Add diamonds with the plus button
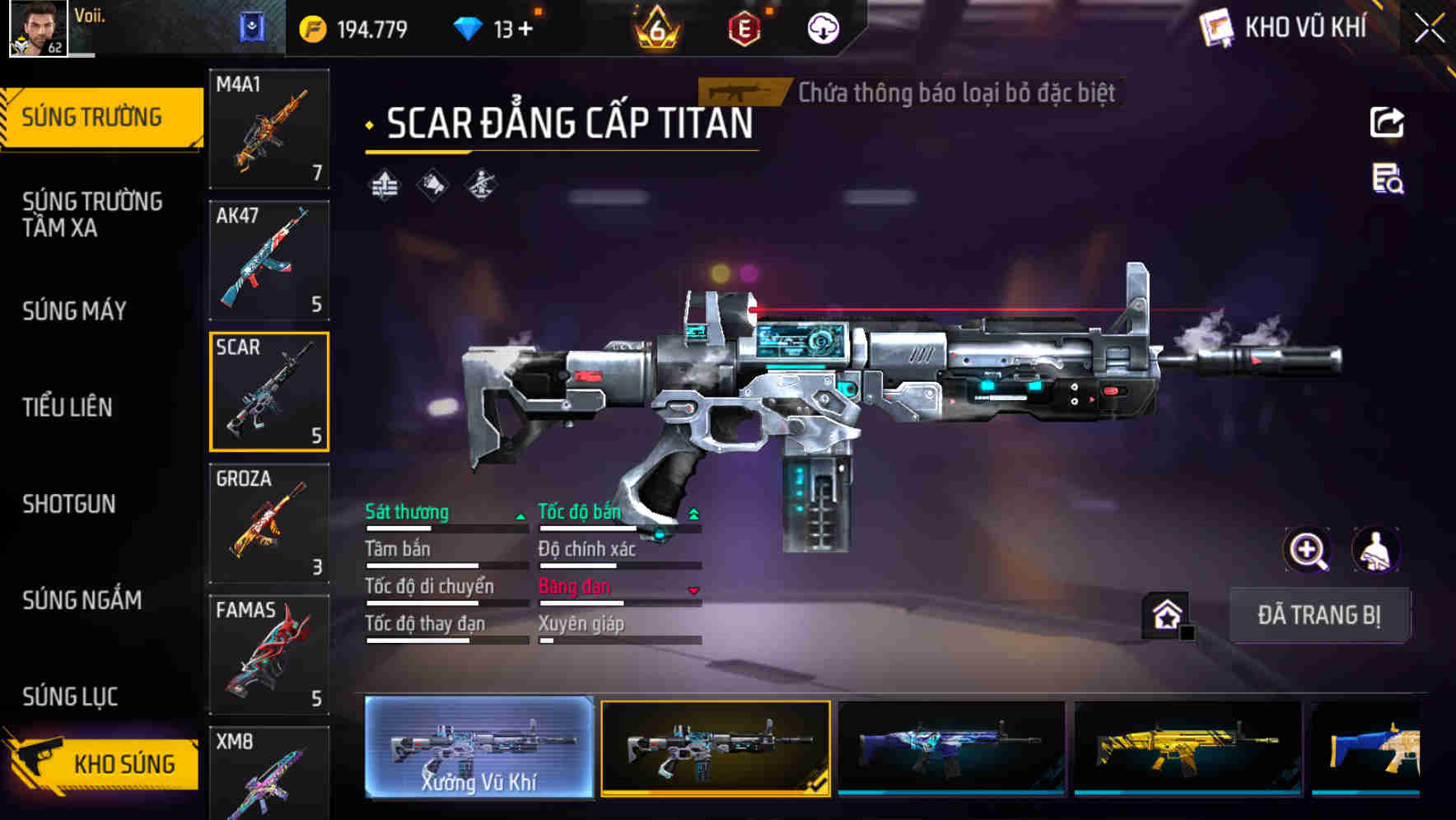This screenshot has height=820, width=1456. [x=525, y=30]
